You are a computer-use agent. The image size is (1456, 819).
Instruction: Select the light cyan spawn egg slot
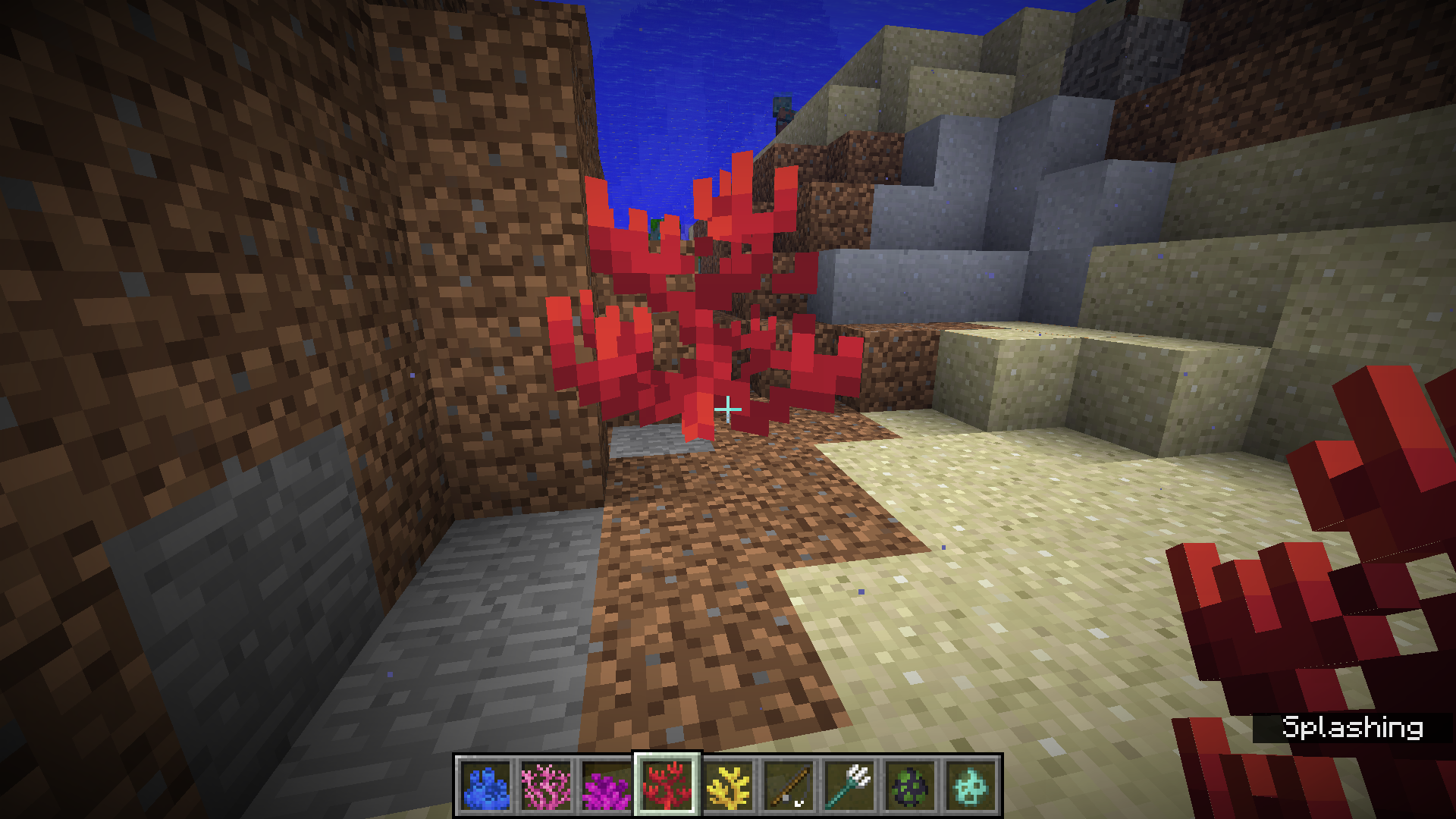[971, 786]
